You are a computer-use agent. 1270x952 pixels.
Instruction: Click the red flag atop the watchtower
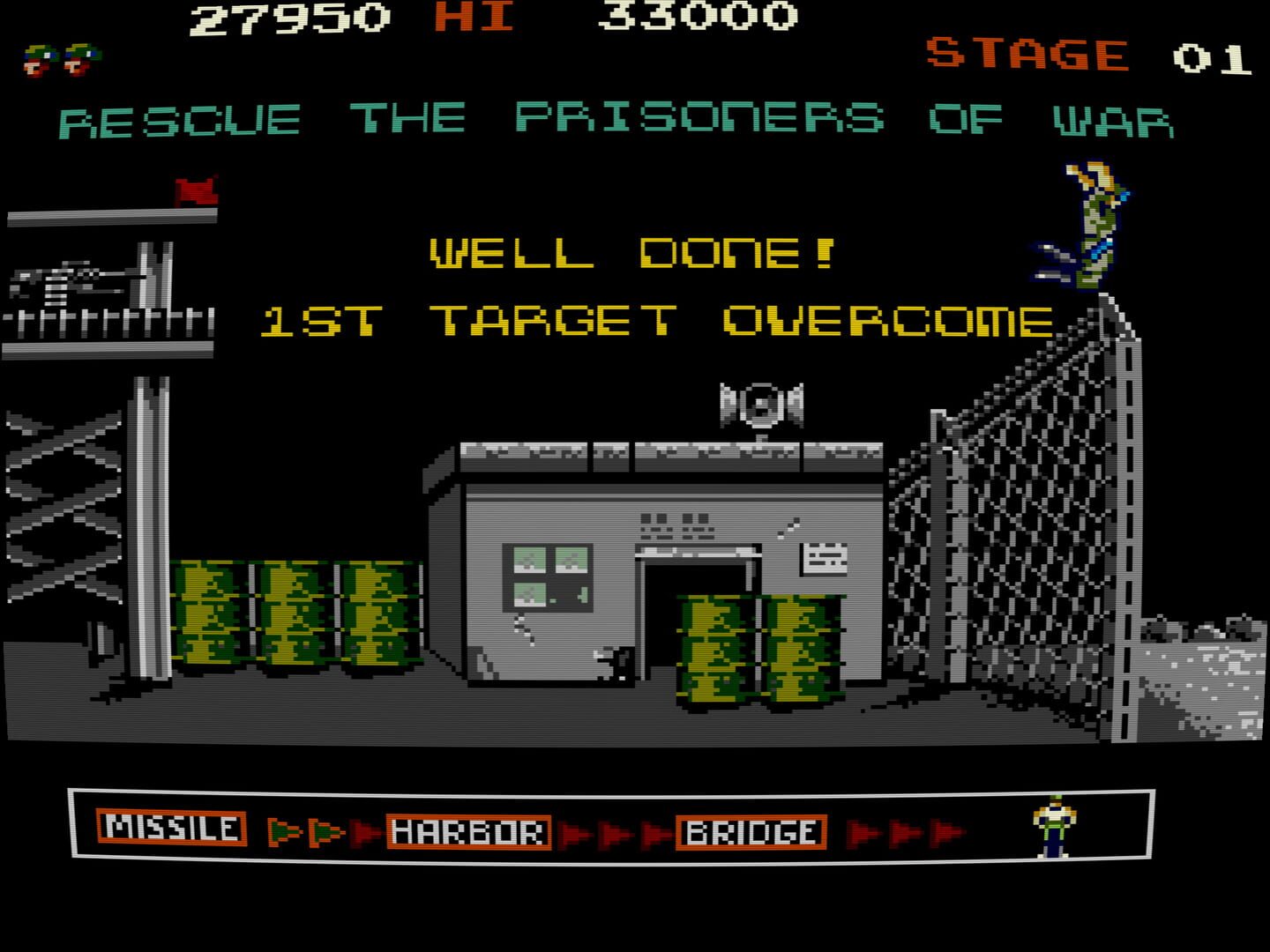[x=193, y=190]
